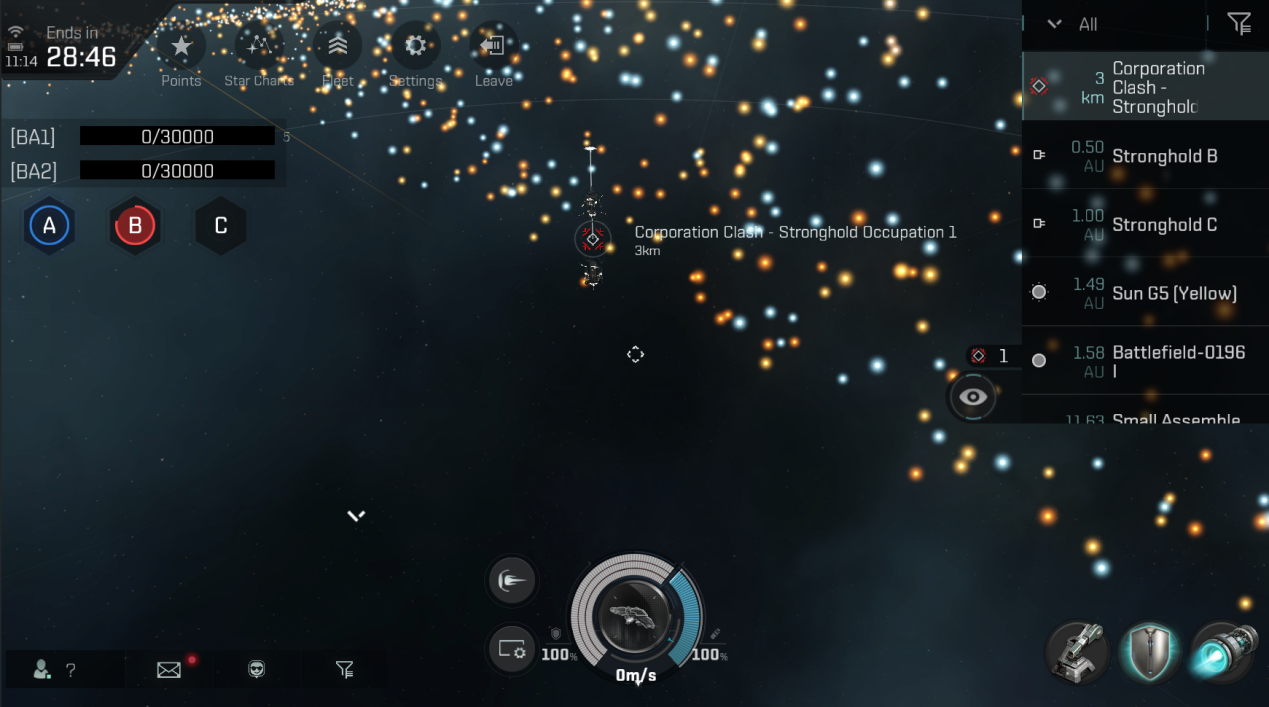Activate the glowing blue thruster module
The height and width of the screenshot is (707, 1269).
[1226, 654]
